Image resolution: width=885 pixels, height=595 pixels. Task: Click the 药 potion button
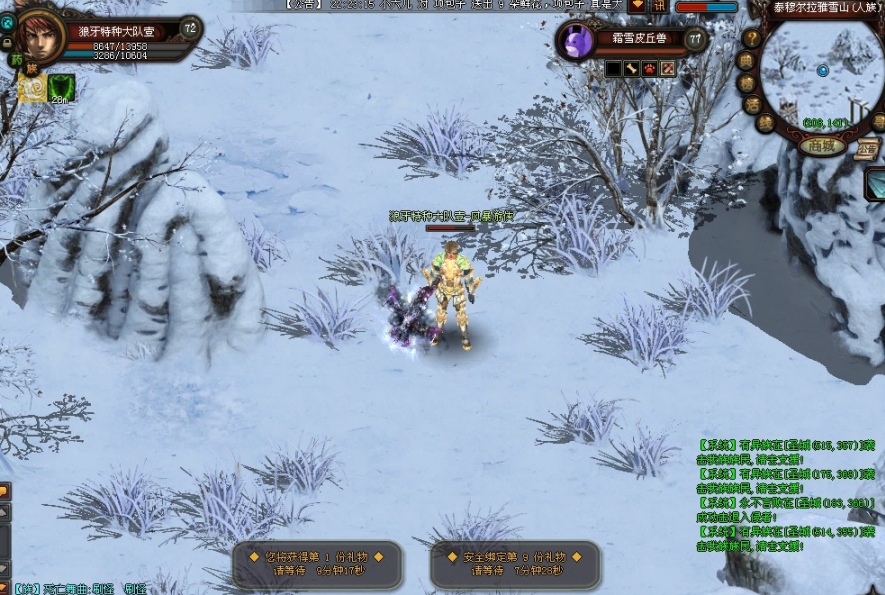pyautogui.click(x=16, y=59)
